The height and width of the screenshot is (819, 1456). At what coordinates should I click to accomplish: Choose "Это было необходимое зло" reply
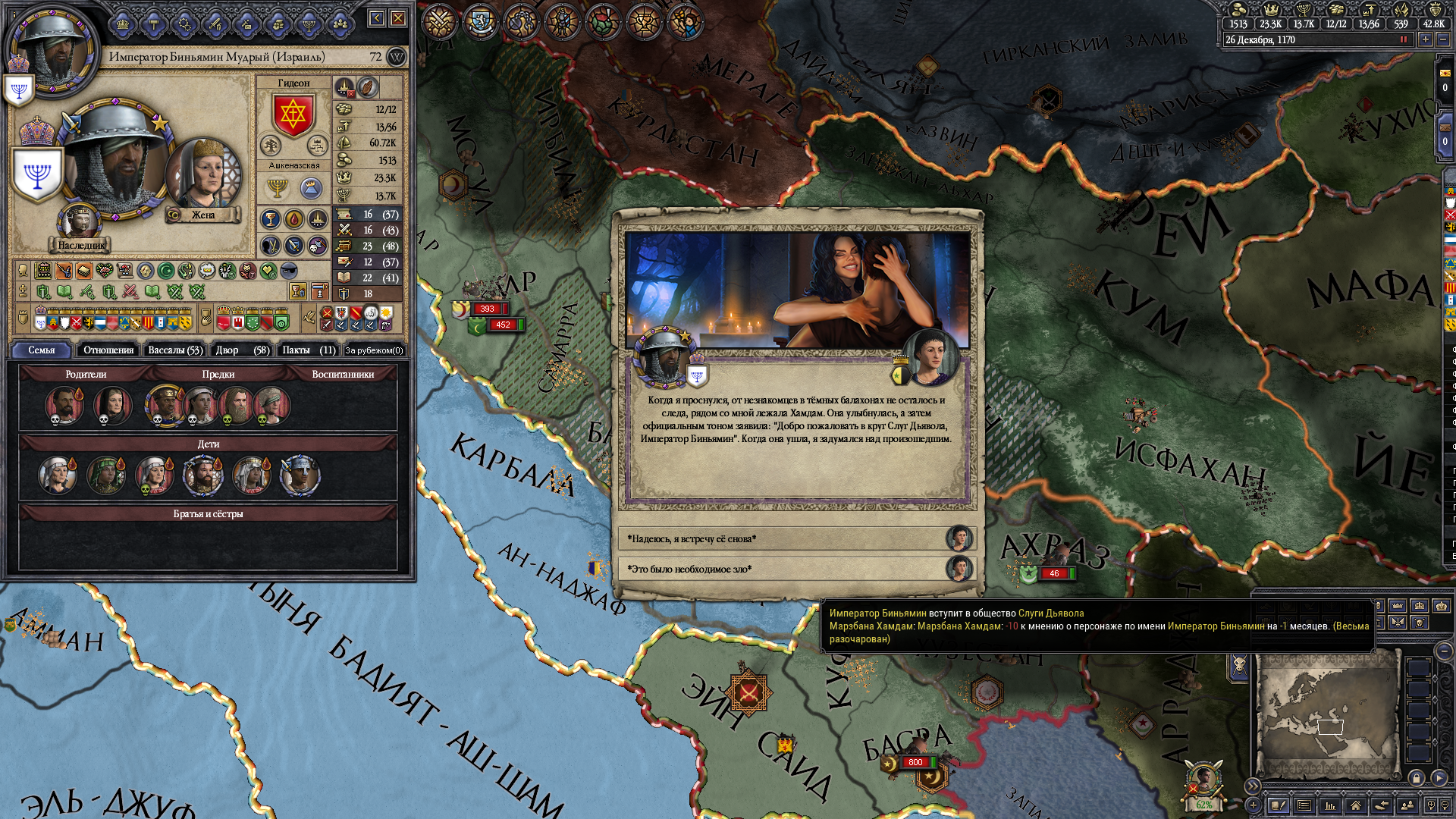point(781,569)
